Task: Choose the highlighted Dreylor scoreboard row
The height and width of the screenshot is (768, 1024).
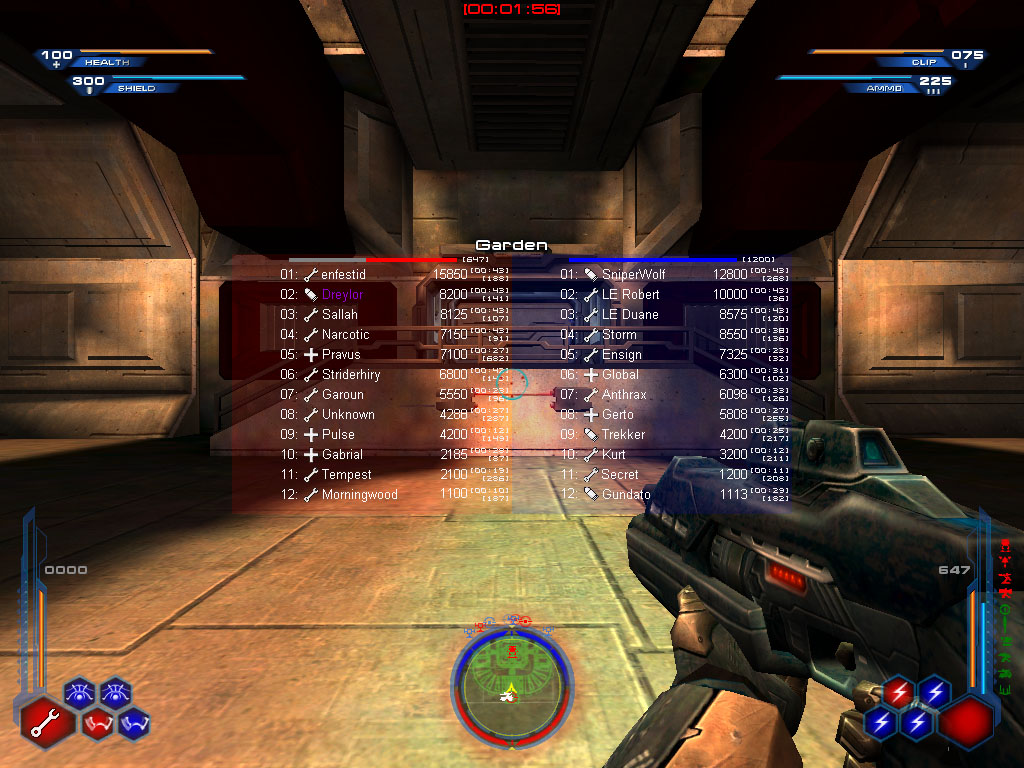Action: click(342, 294)
